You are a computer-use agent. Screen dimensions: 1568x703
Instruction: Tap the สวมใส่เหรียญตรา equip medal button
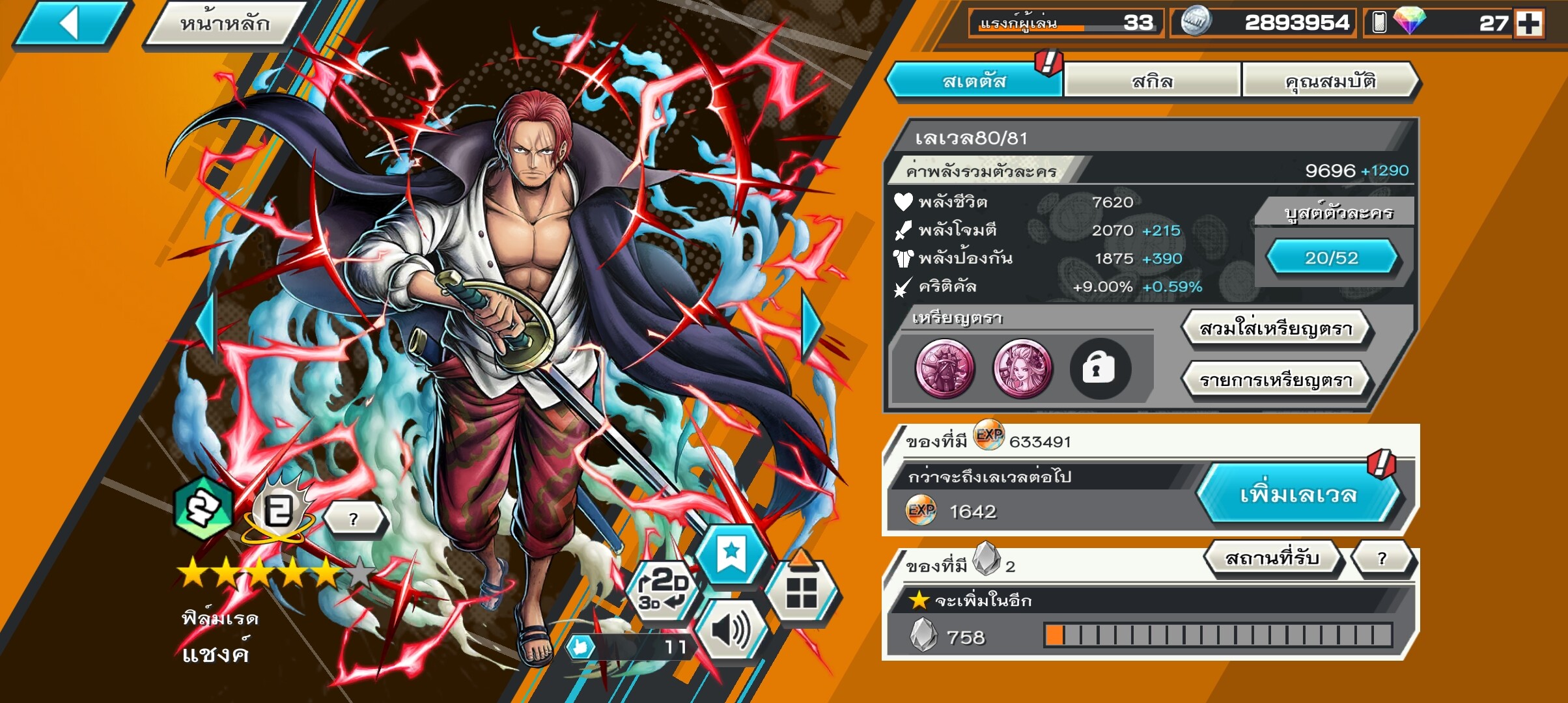[1276, 329]
